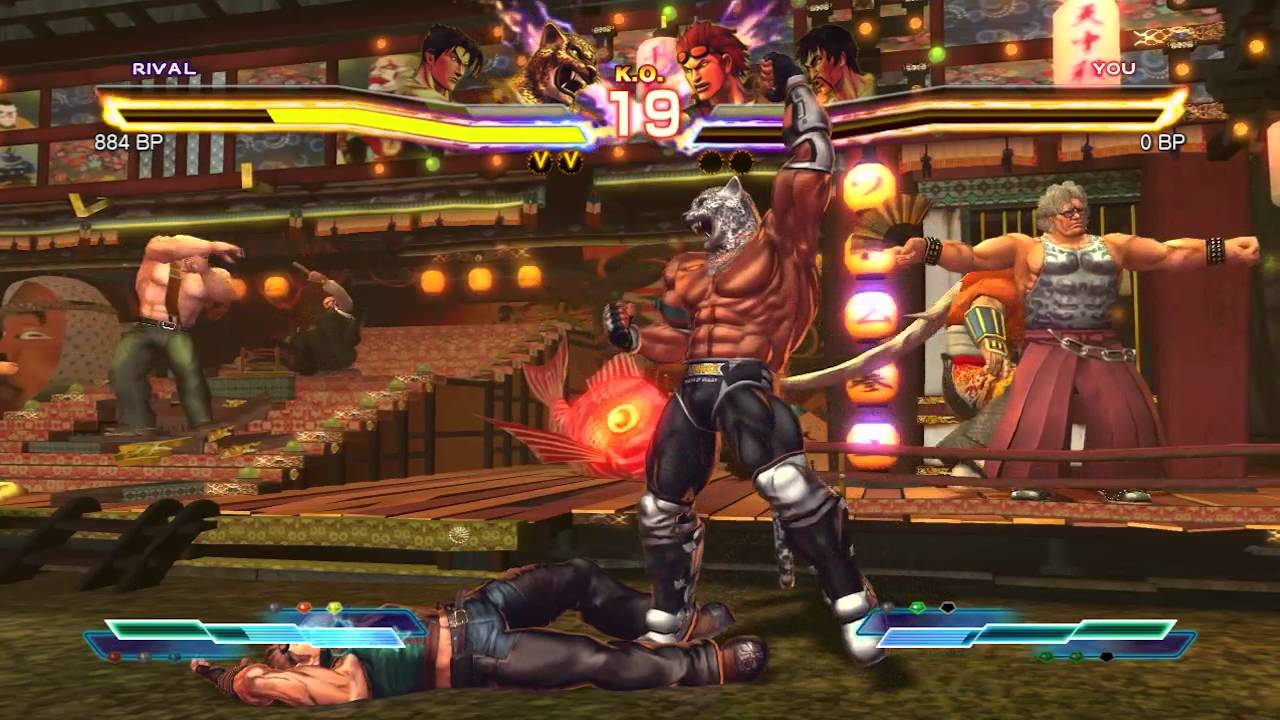Viewport: 1280px width, 720px height.
Task: Select the jaguar-masked King portrait
Action: (x=562, y=62)
